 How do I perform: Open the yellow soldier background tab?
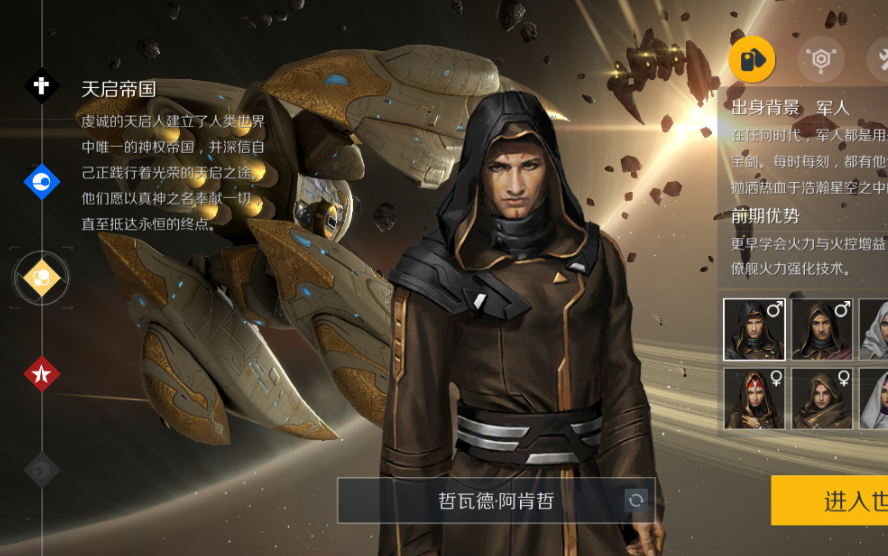[752, 59]
